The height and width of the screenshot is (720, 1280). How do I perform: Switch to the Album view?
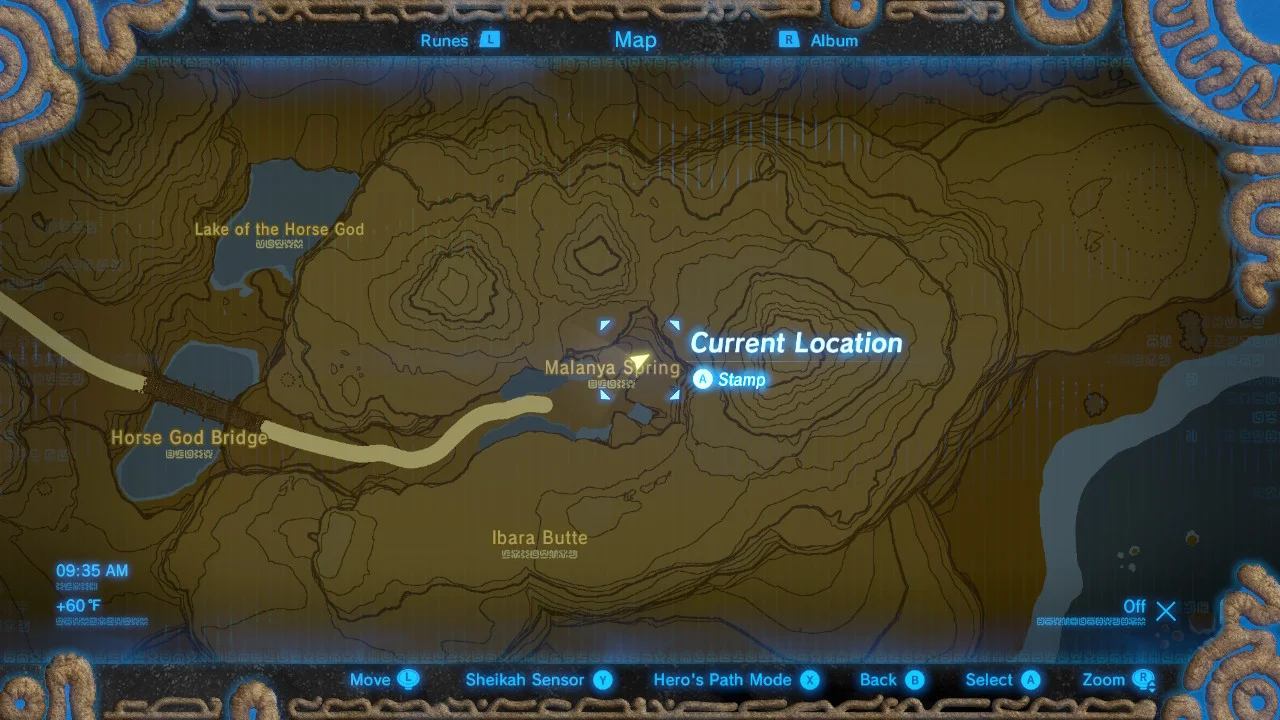[x=832, y=40]
